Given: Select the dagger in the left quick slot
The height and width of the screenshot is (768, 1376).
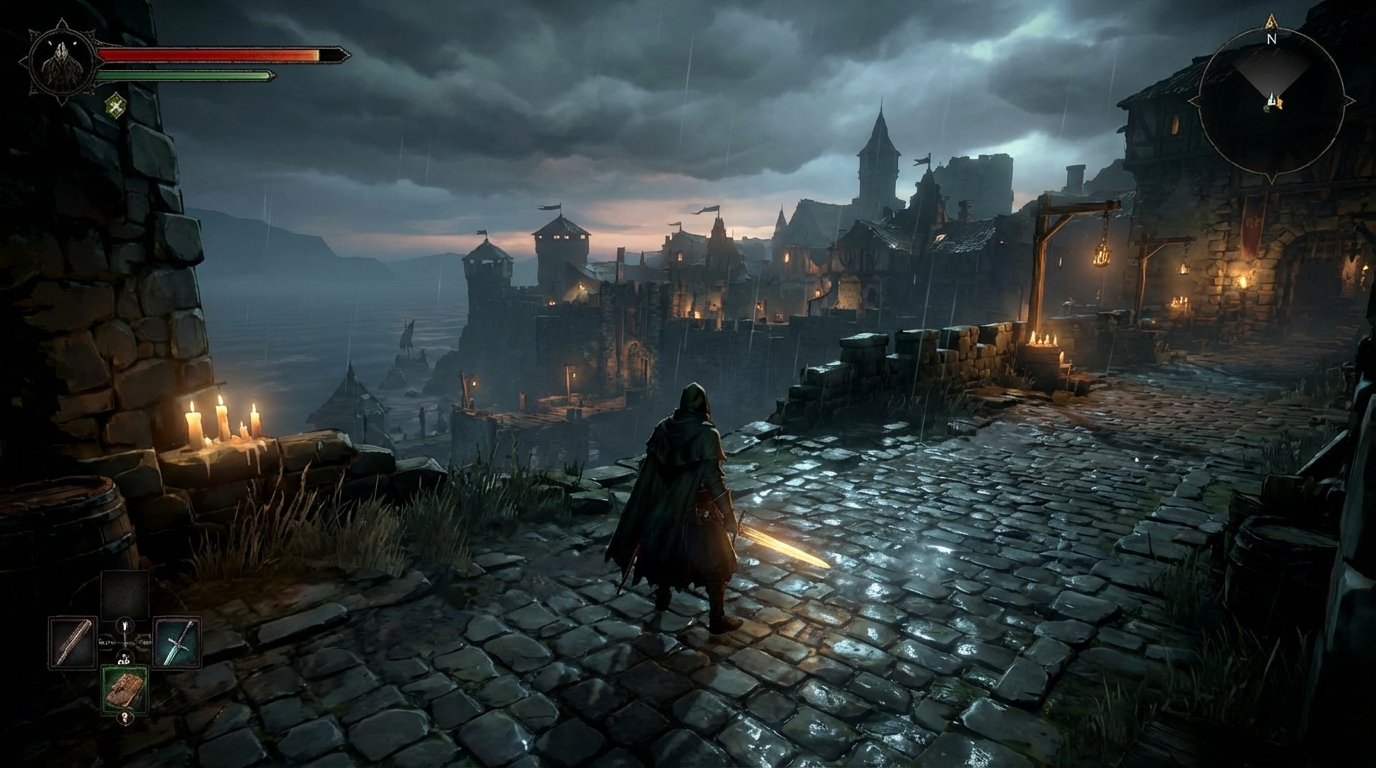Looking at the screenshot, I should (71, 643).
